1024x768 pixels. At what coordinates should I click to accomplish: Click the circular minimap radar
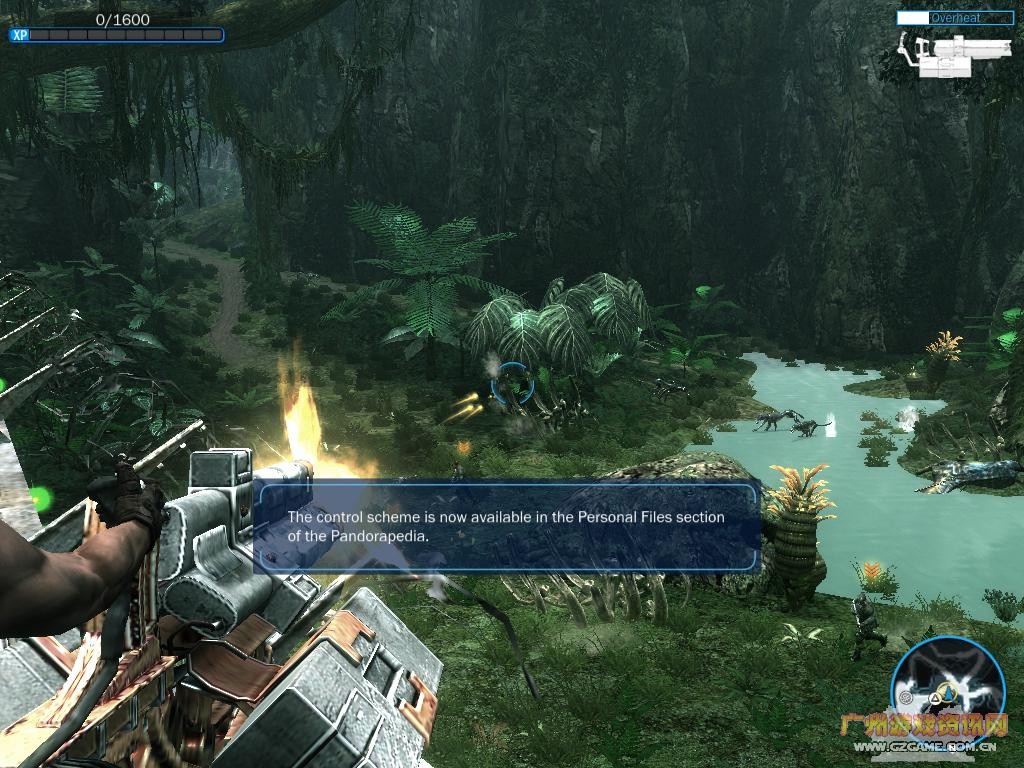coord(946,685)
